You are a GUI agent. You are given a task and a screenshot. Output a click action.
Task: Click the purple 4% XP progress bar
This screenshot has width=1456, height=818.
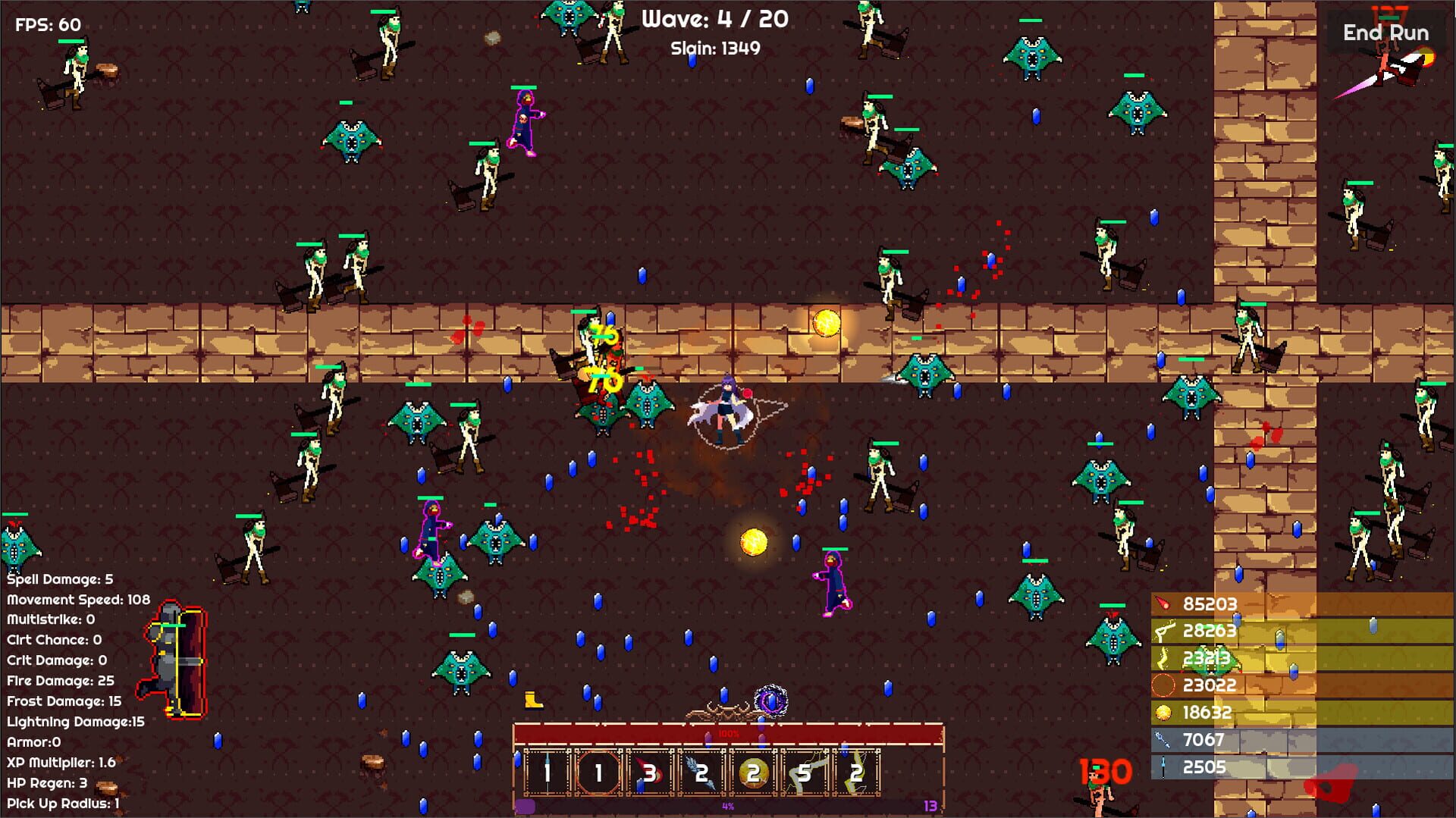728,806
